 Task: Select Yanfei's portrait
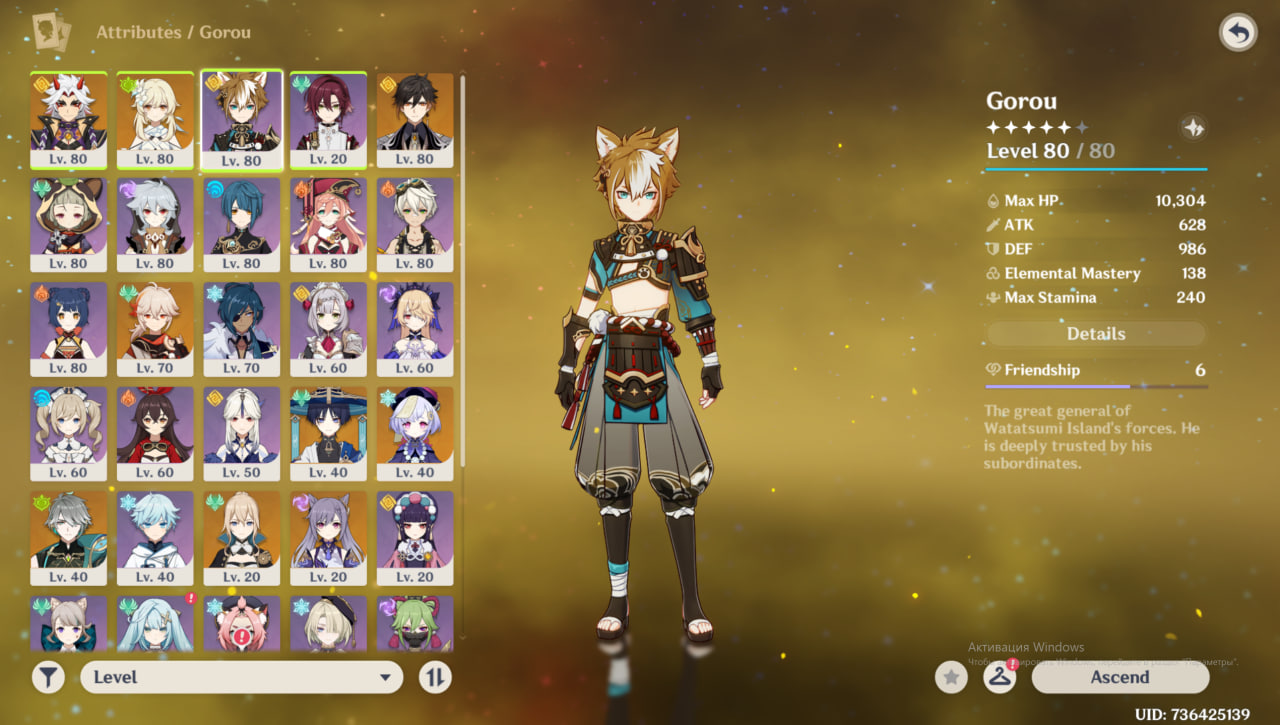coord(329,224)
